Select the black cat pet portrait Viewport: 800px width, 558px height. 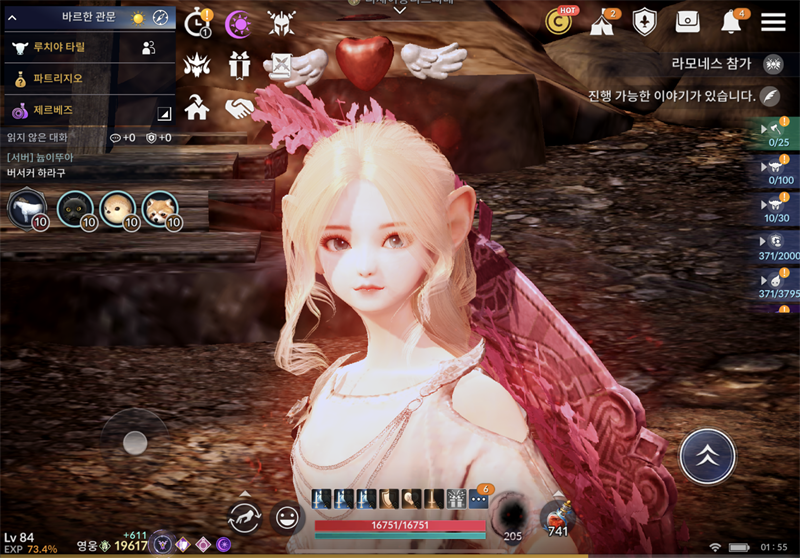point(75,208)
